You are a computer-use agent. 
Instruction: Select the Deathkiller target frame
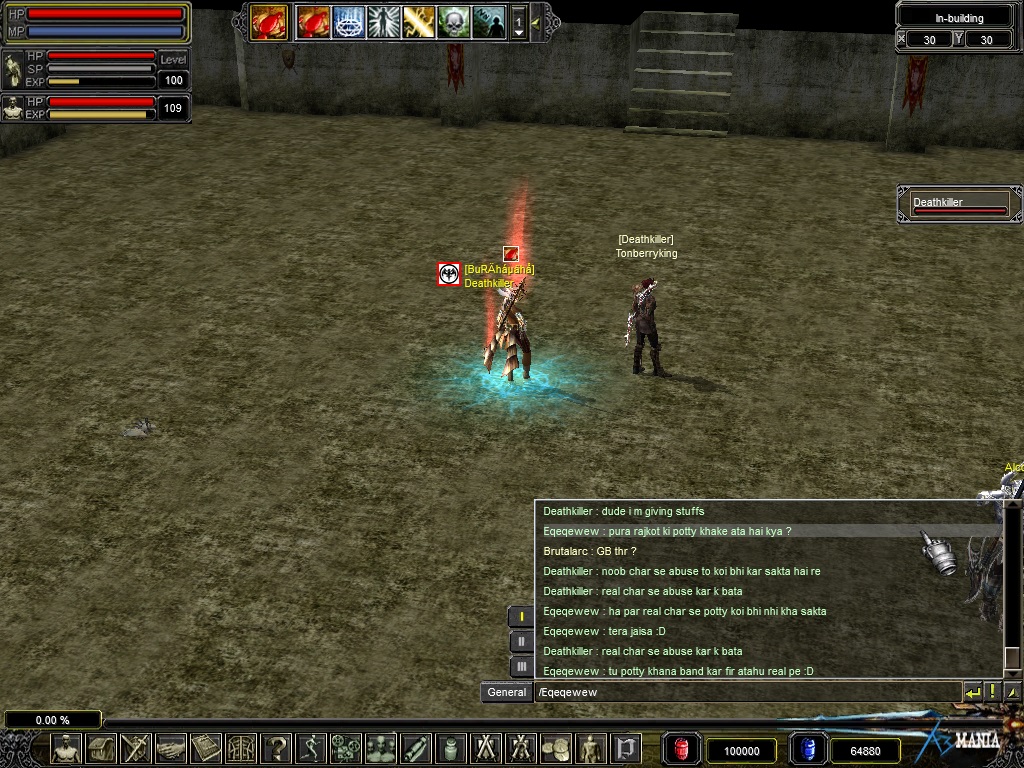pyautogui.click(x=959, y=204)
